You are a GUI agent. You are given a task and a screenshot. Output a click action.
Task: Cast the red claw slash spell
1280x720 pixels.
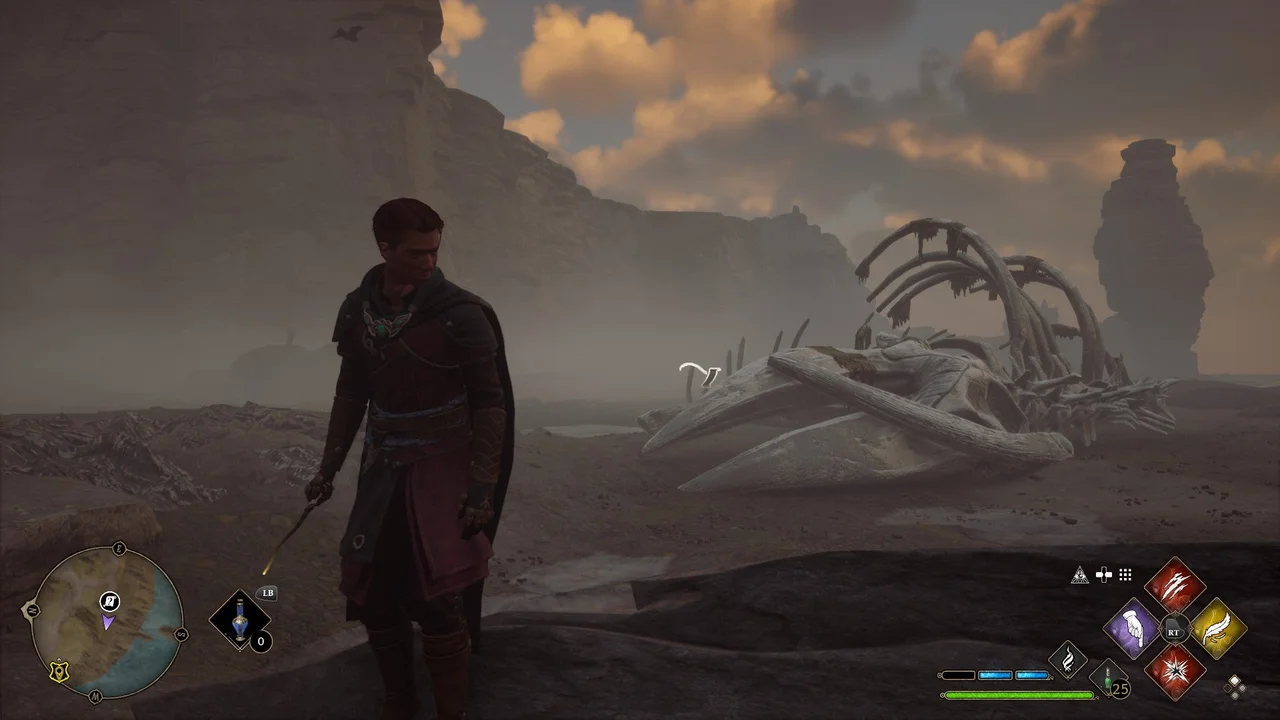[1174, 586]
